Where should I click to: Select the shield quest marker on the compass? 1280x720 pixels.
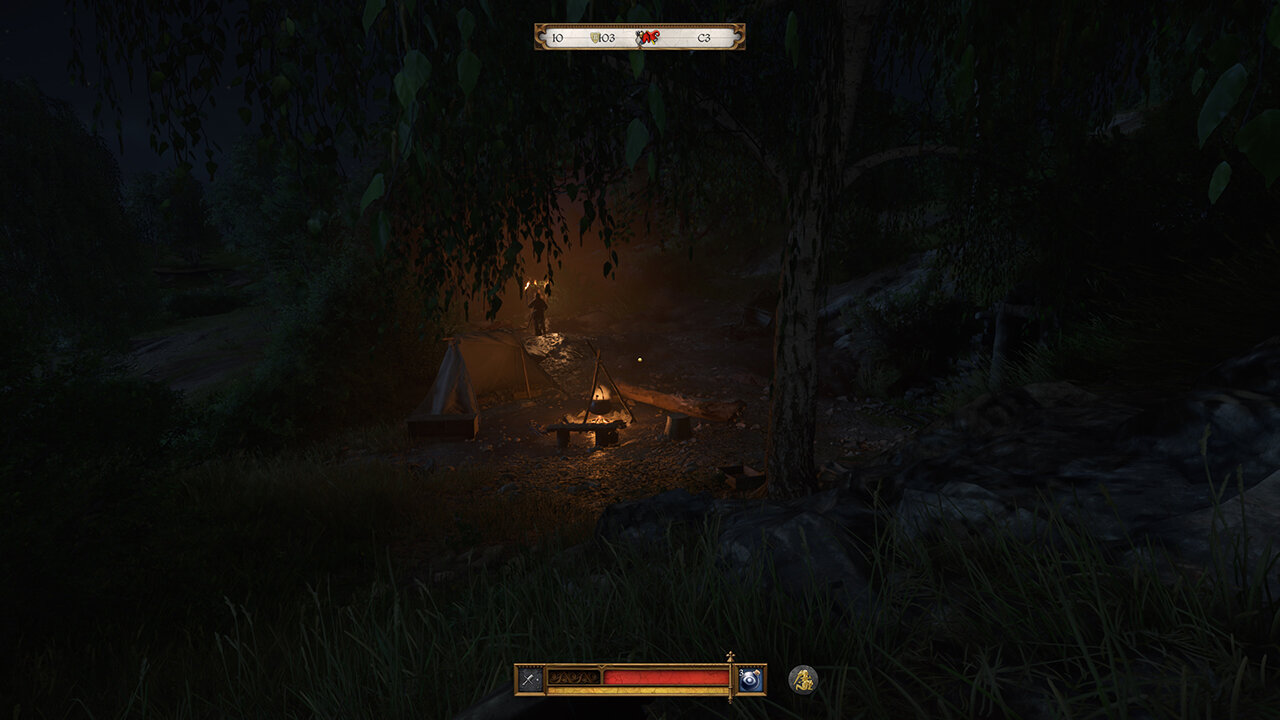[x=596, y=38]
